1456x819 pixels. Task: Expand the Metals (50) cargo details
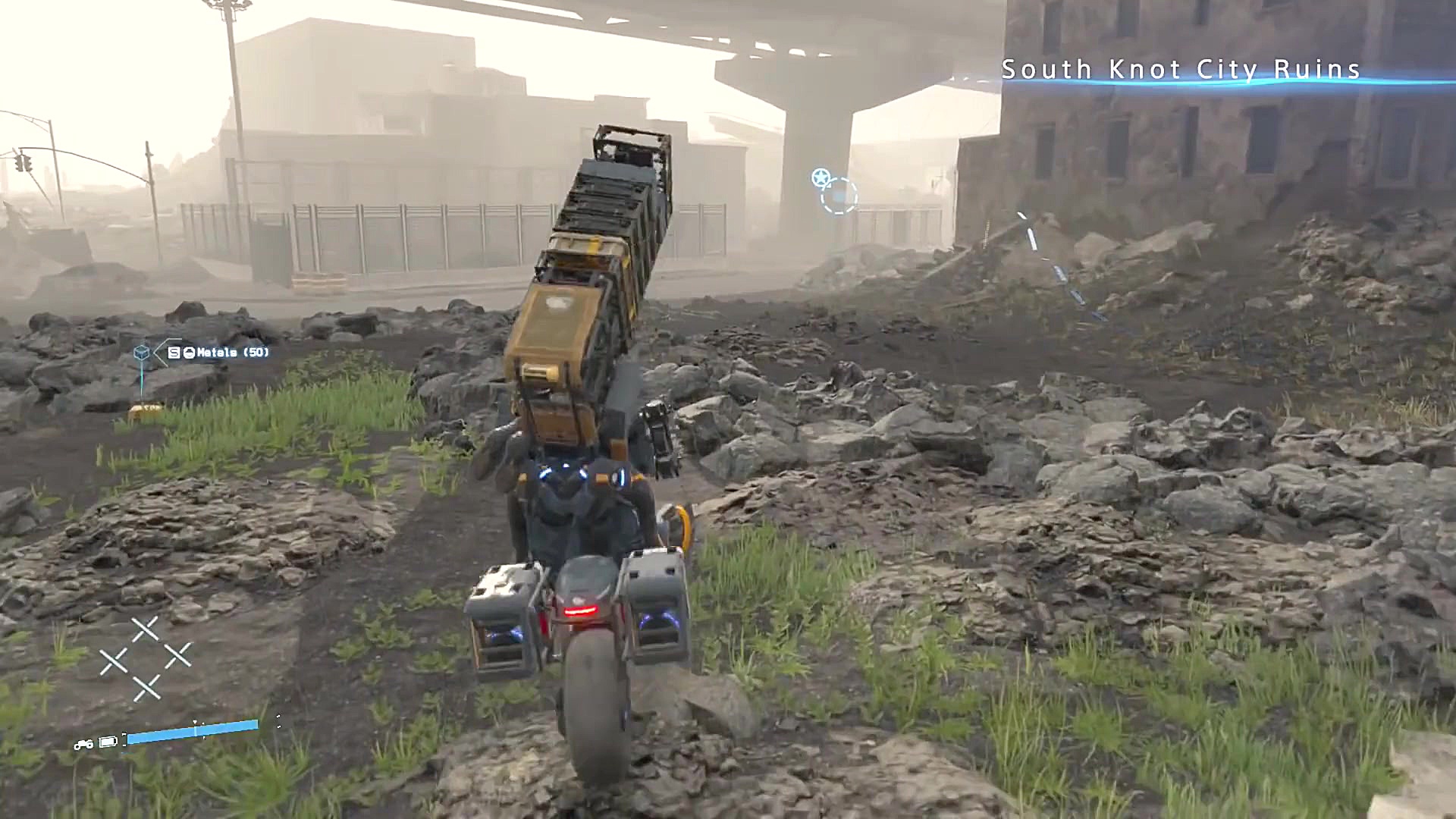coord(227,353)
